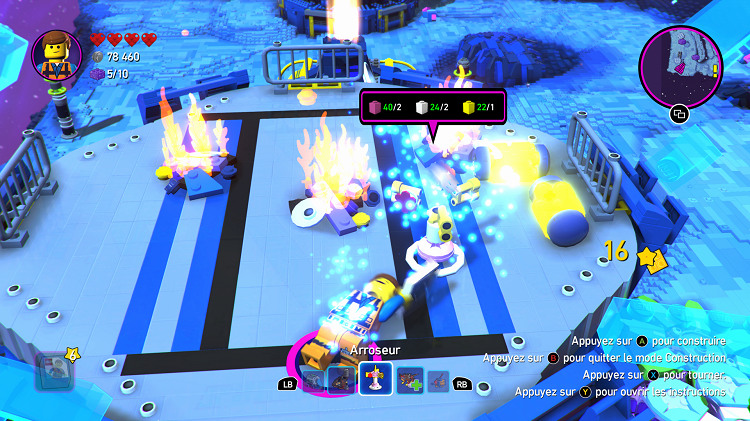Pick the dark machine slot left of the sprinkler
Screen dimensions: 750x421
pyautogui.click(x=341, y=380)
